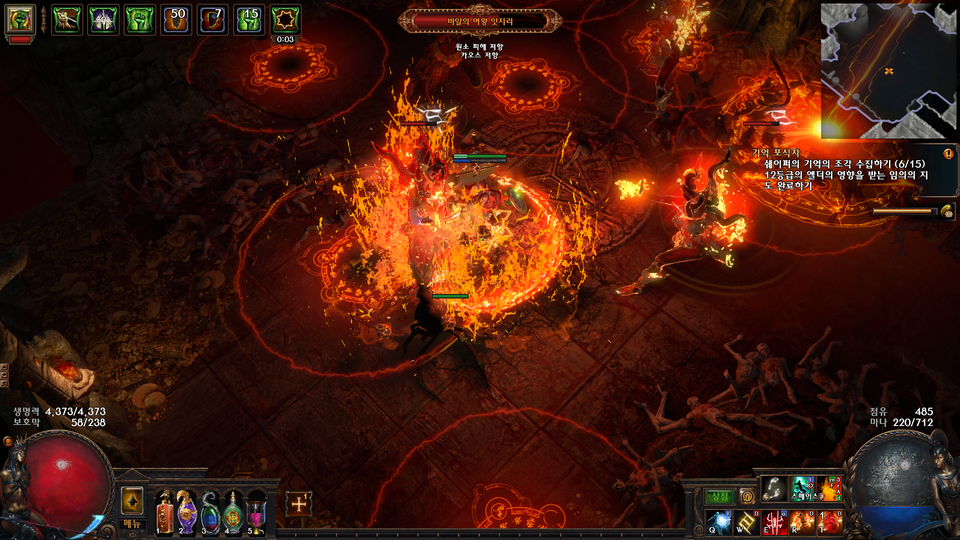Open the green 상점 shop button
The width and height of the screenshot is (960, 540).
720,496
